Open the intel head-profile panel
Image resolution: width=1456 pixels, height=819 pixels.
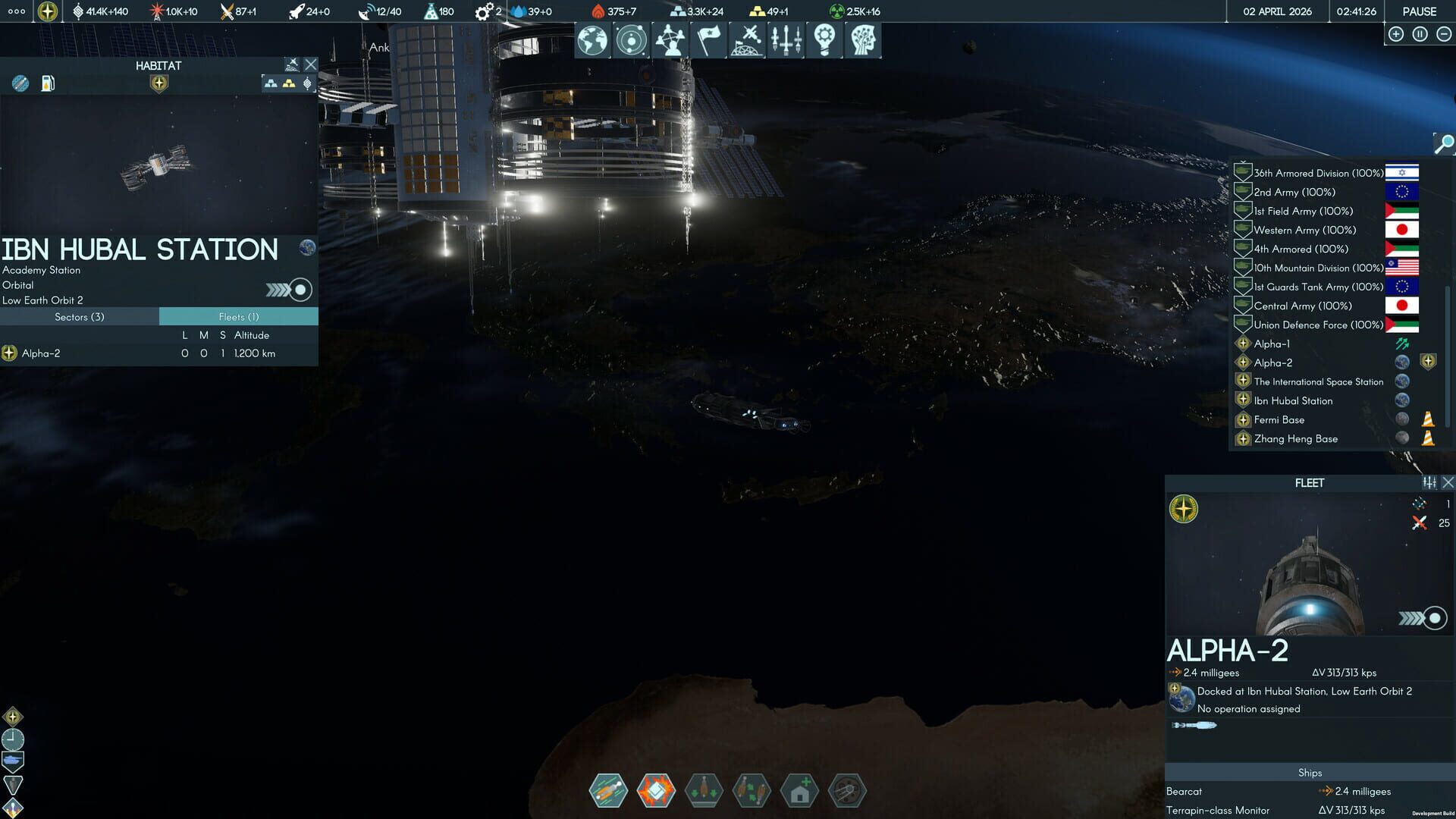pyautogui.click(x=863, y=39)
